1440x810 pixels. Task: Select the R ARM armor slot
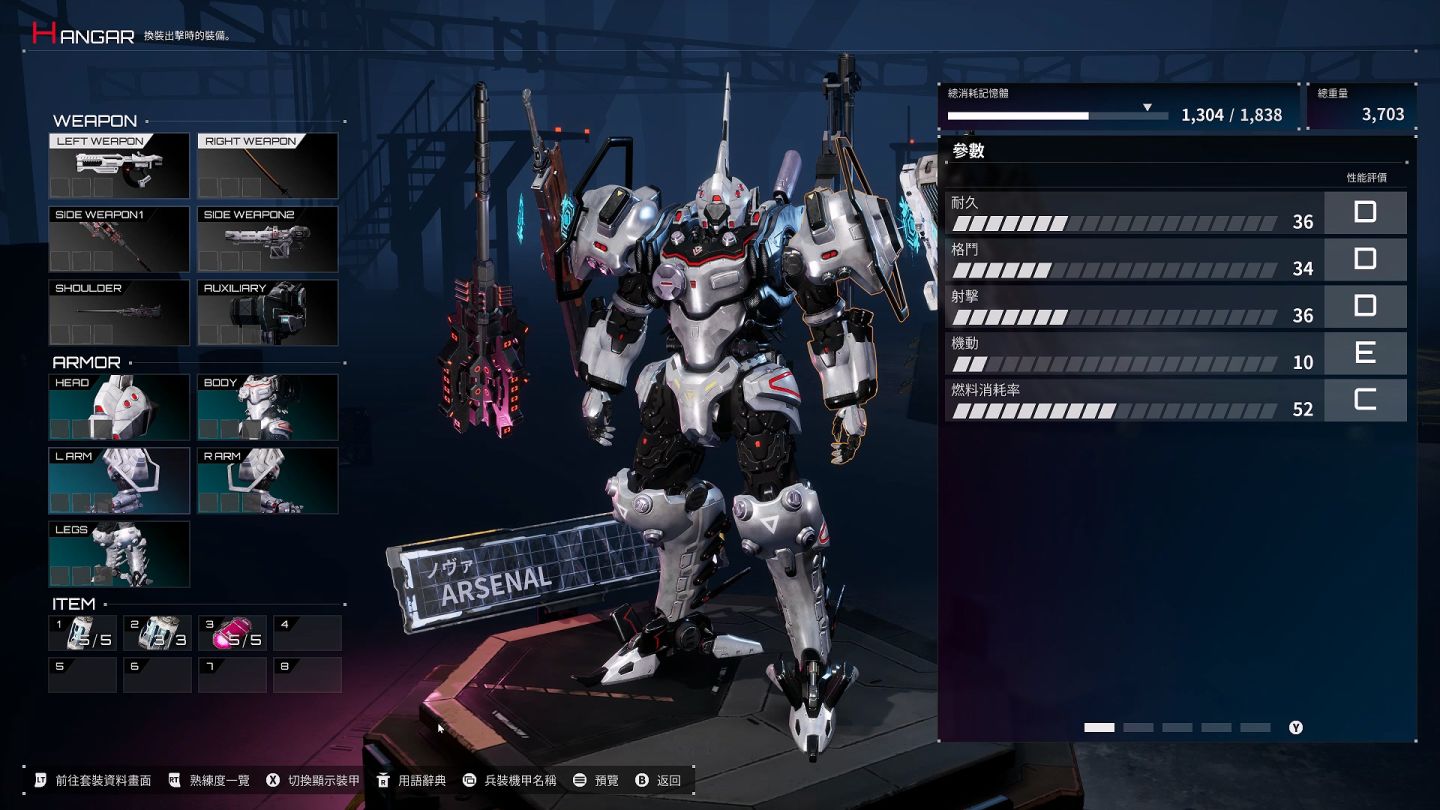tap(267, 480)
